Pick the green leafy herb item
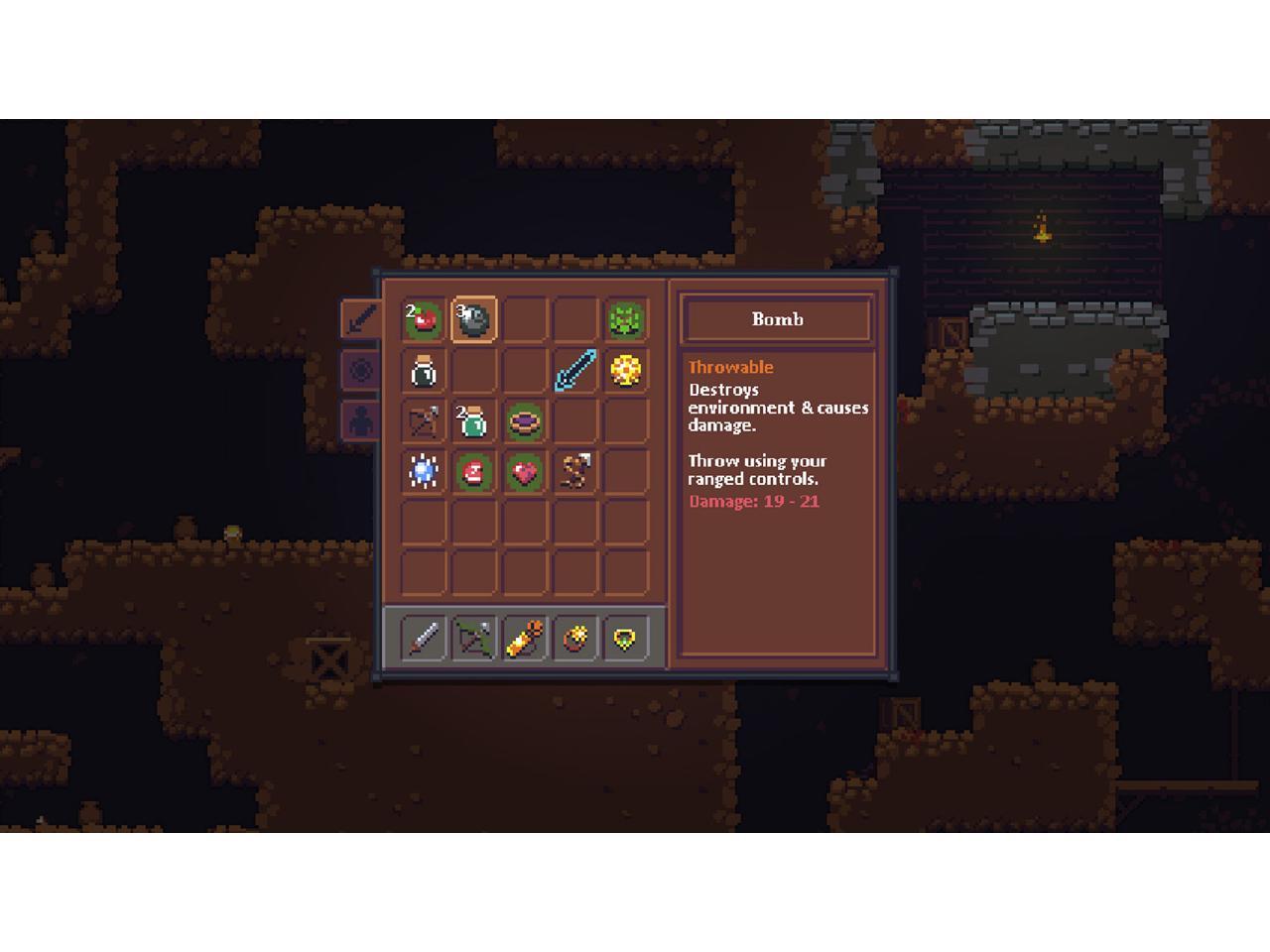This screenshot has width=1270, height=952. (626, 319)
